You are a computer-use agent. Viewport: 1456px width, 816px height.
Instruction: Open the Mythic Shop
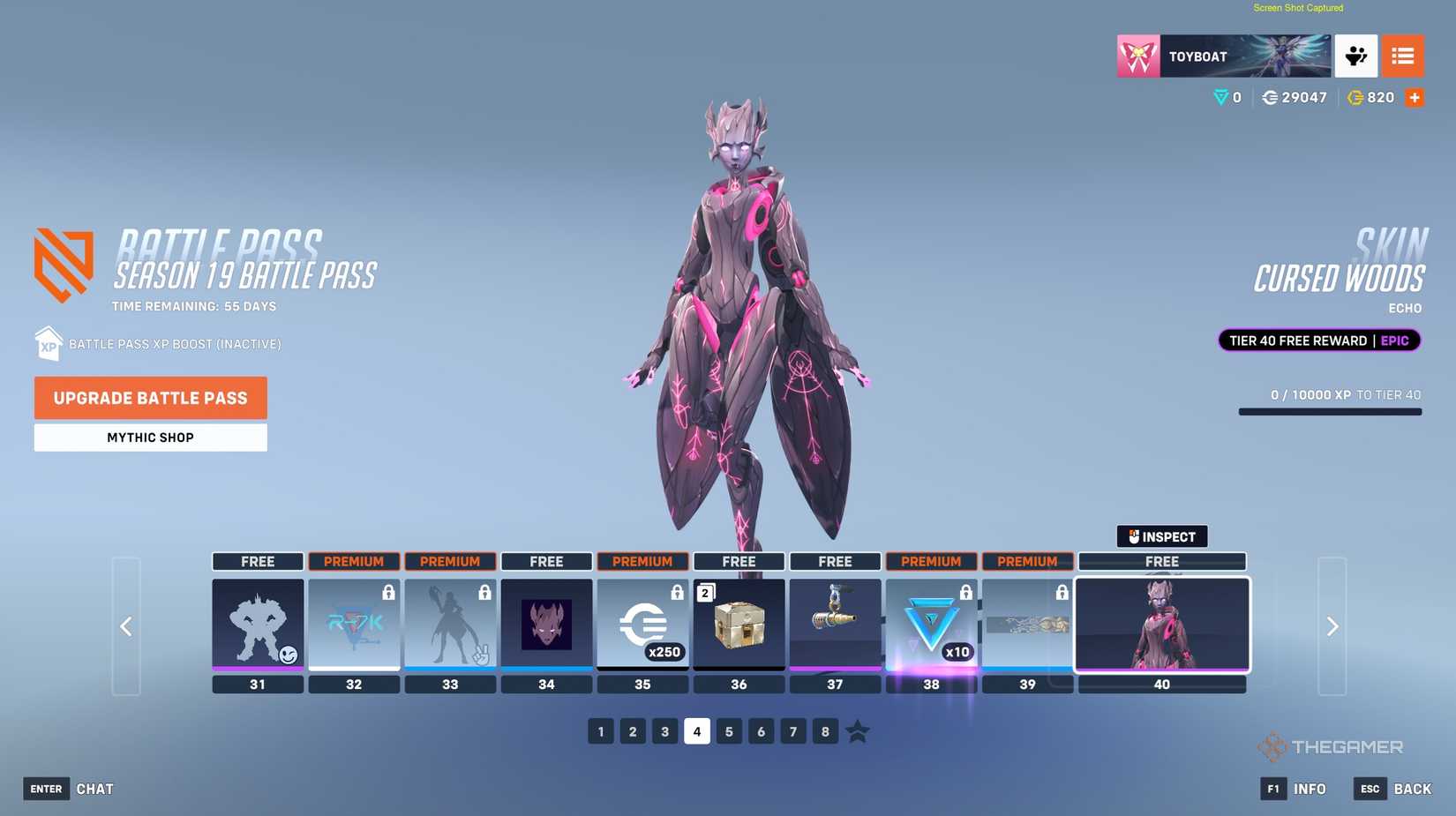(x=150, y=437)
